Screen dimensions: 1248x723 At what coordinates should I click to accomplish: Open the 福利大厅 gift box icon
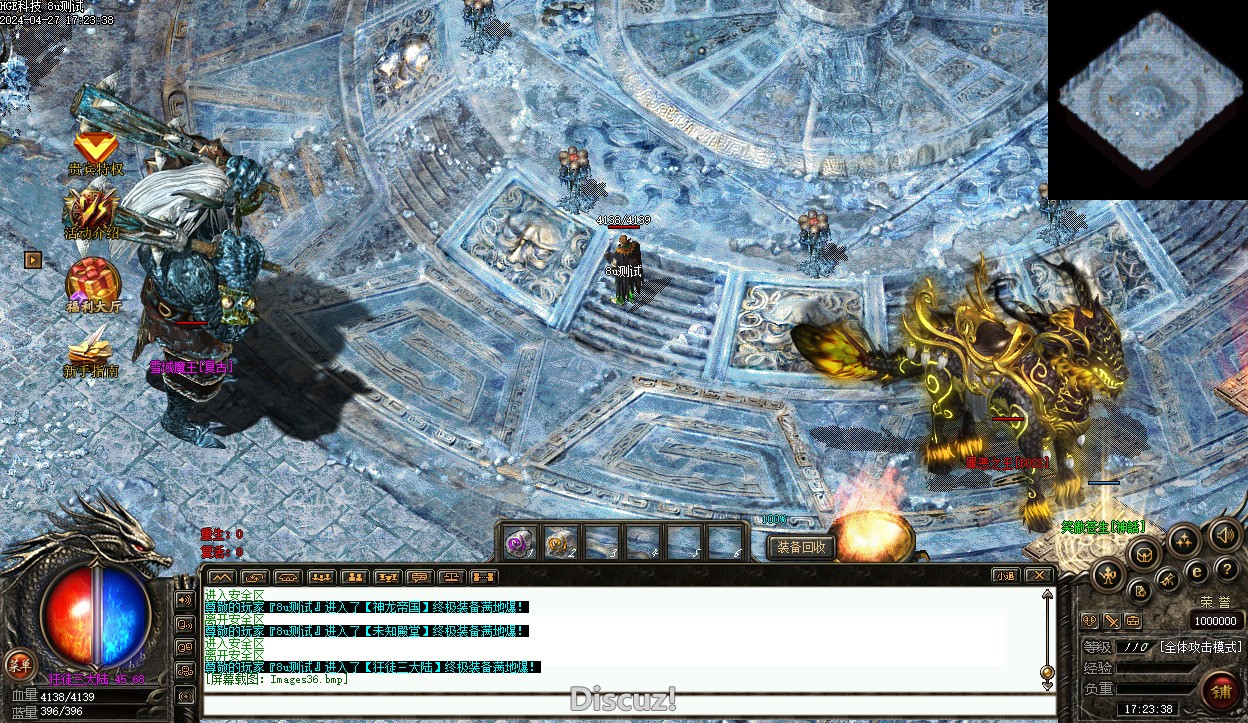pos(93,281)
